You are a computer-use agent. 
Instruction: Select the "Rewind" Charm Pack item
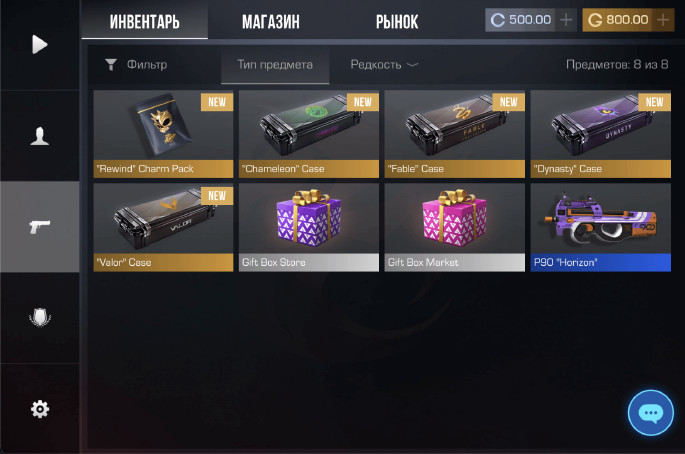166,133
